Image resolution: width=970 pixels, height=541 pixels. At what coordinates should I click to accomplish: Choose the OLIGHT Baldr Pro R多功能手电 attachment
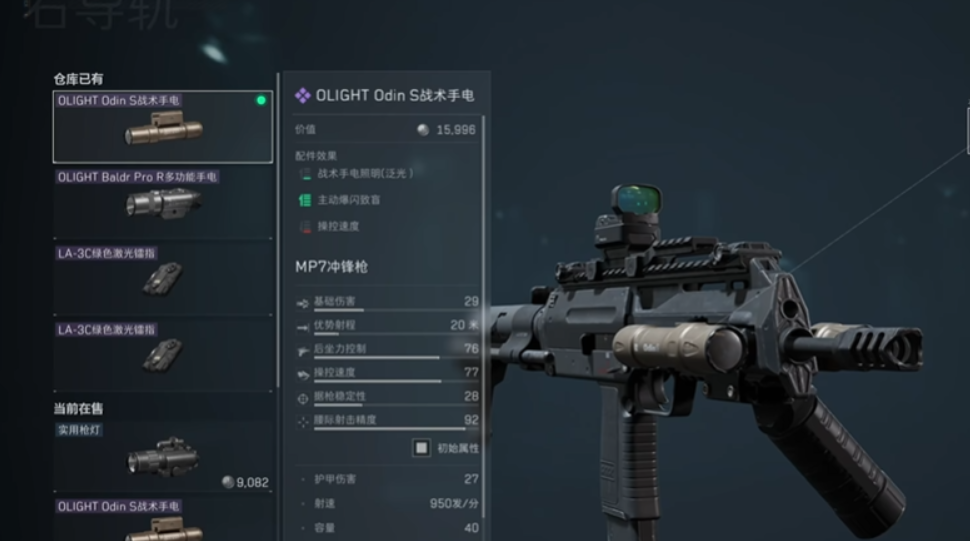162,203
